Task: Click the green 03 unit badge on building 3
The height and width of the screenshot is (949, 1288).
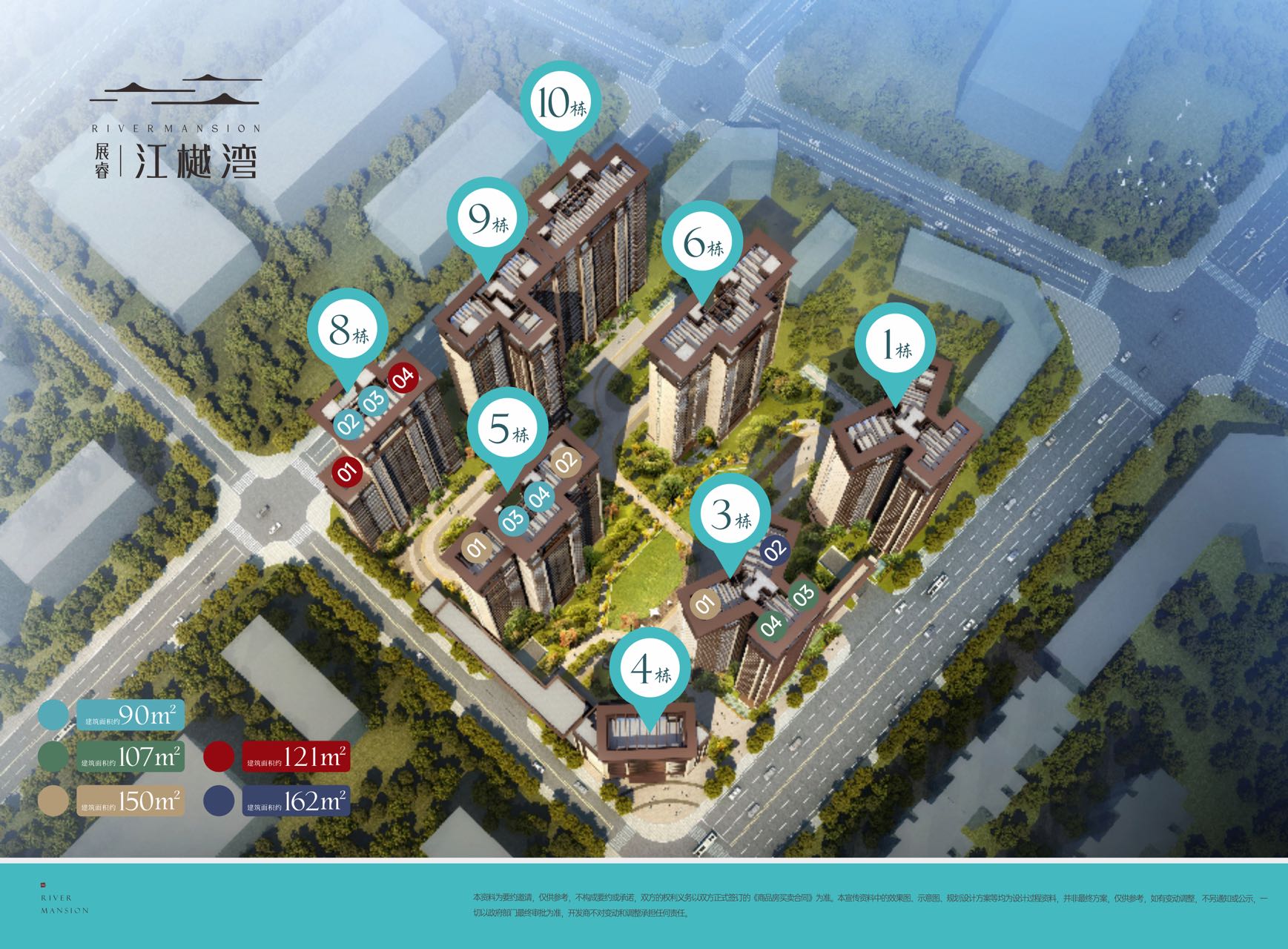Action: (x=803, y=593)
